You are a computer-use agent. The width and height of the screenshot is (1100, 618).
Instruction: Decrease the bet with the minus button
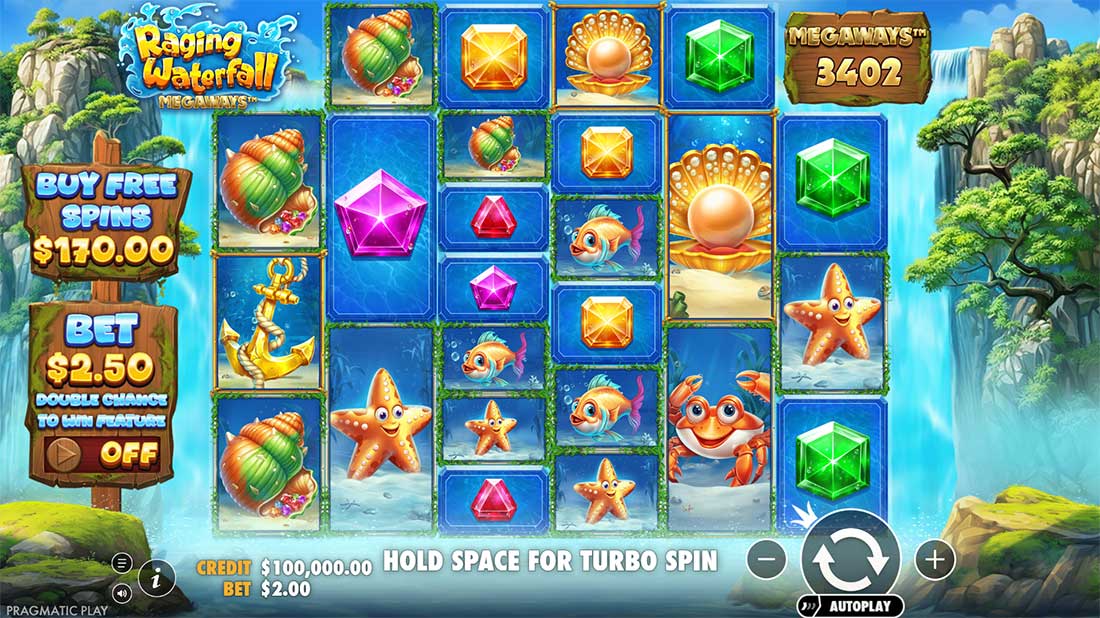click(767, 560)
